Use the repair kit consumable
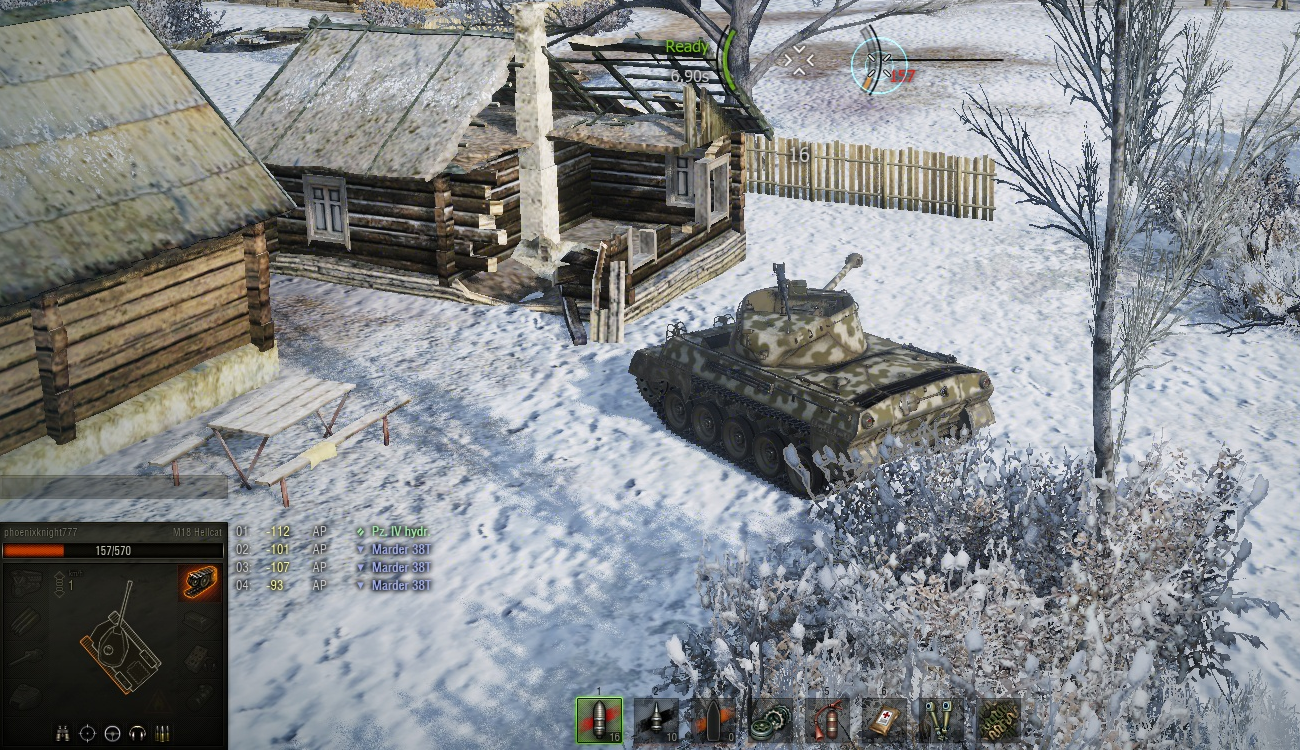The width and height of the screenshot is (1300, 750). pyautogui.click(x=771, y=719)
